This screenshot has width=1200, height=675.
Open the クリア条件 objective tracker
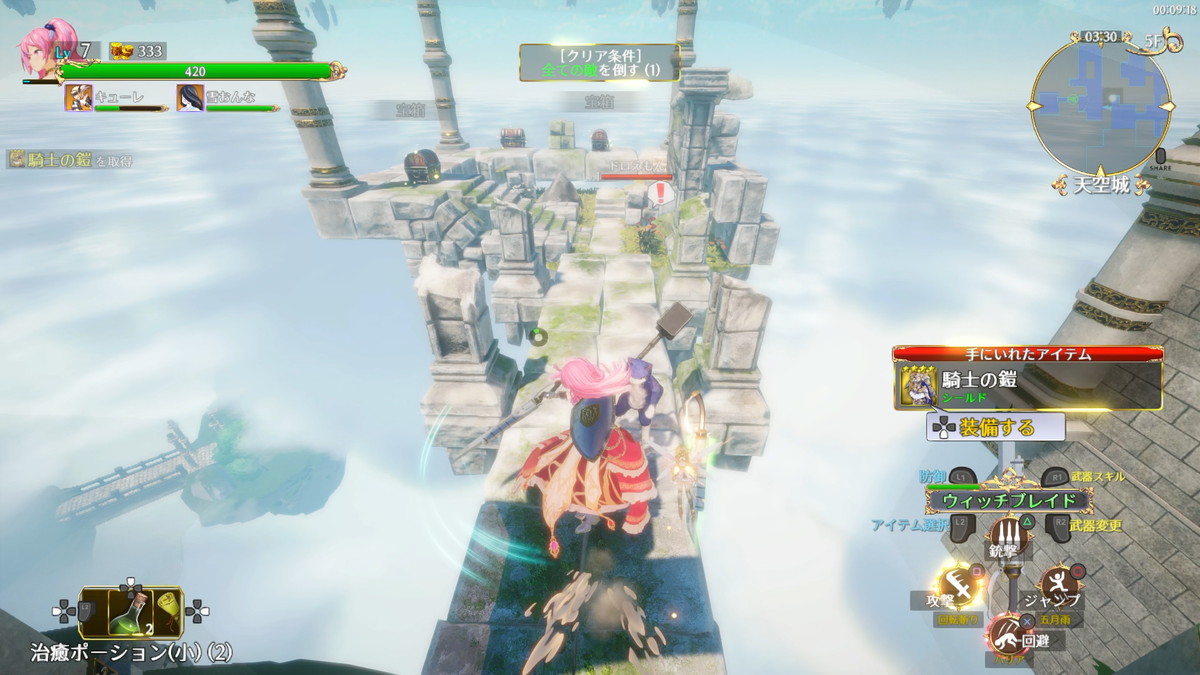point(599,62)
